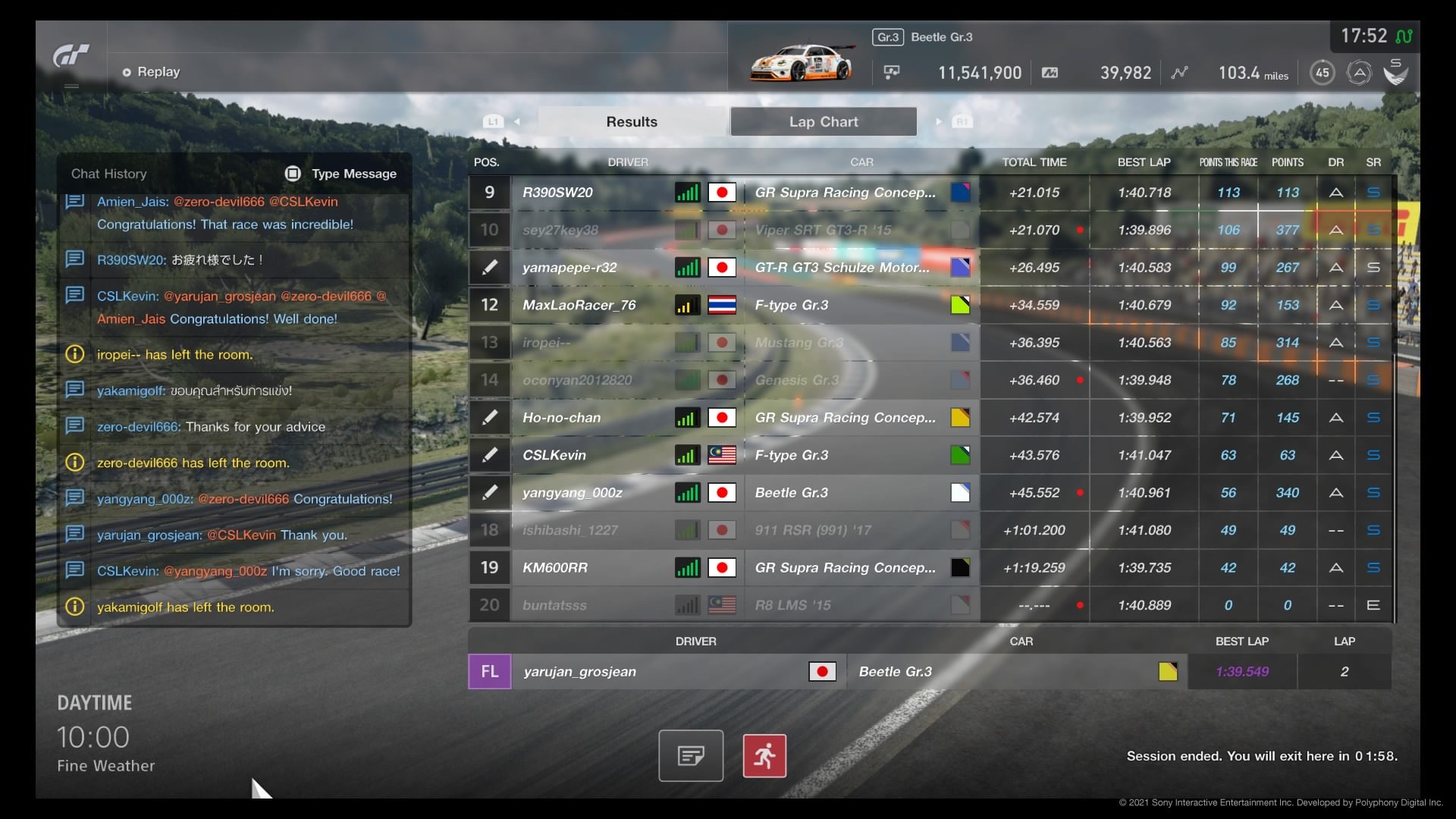The image size is (1456, 819).
Task: Open the Gran Turismo logo menu
Action: tap(71, 56)
